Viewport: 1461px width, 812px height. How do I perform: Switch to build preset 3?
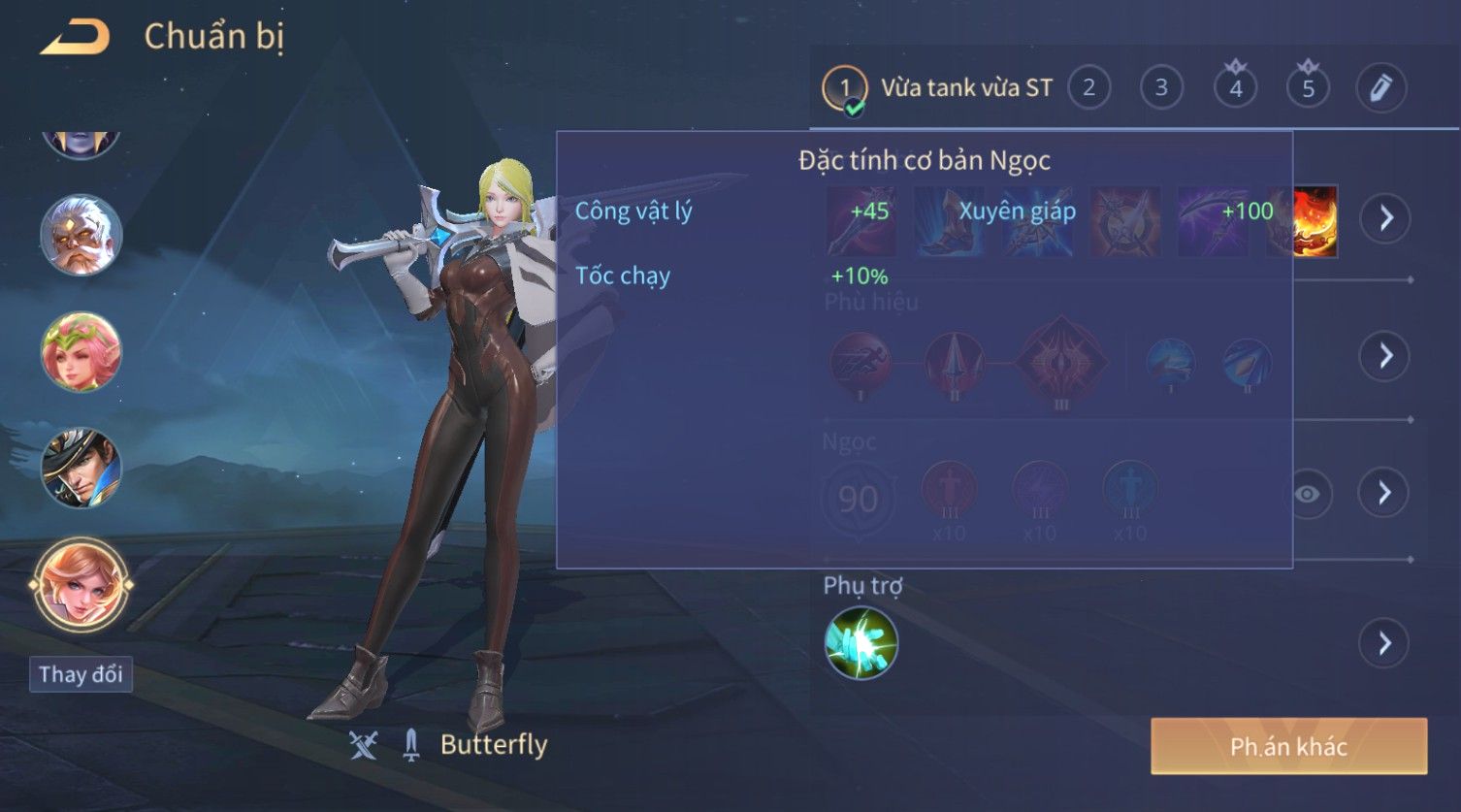click(1161, 88)
